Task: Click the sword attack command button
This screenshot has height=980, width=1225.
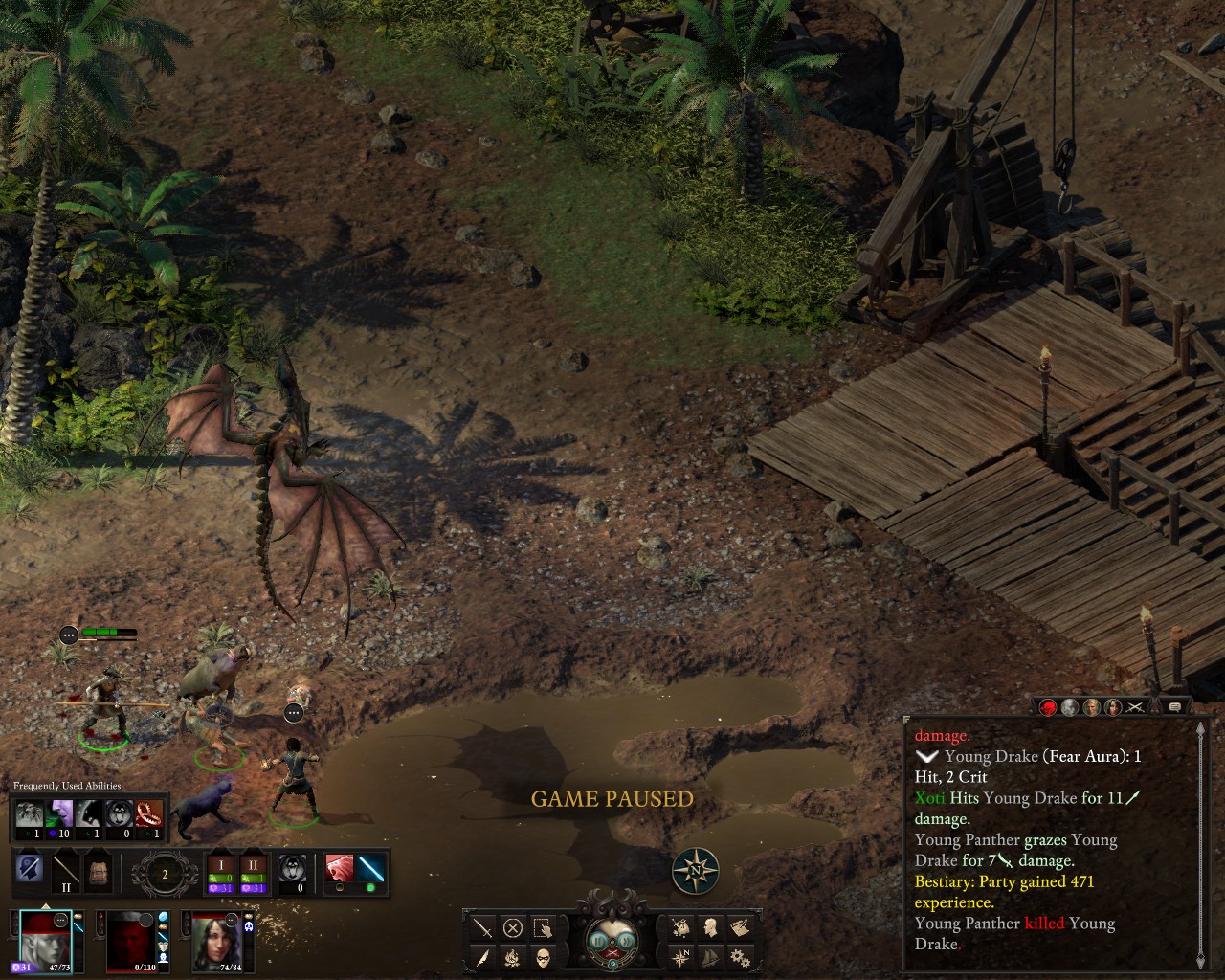Action: [x=482, y=927]
